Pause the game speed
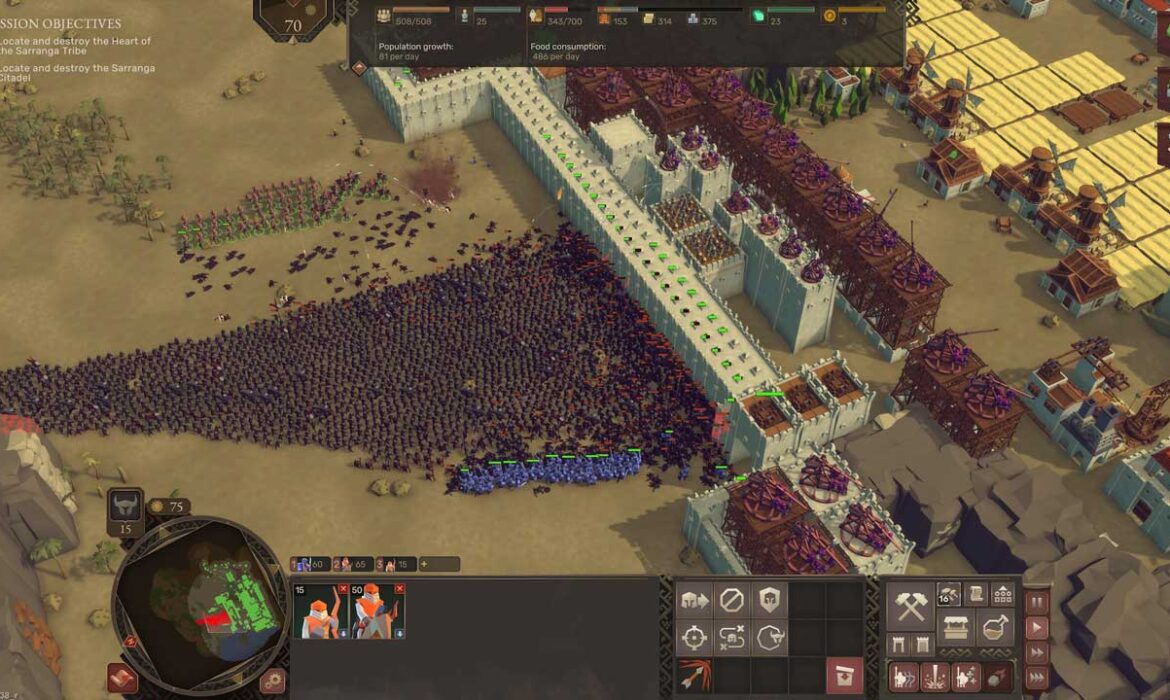The image size is (1170, 700). coord(1037,603)
